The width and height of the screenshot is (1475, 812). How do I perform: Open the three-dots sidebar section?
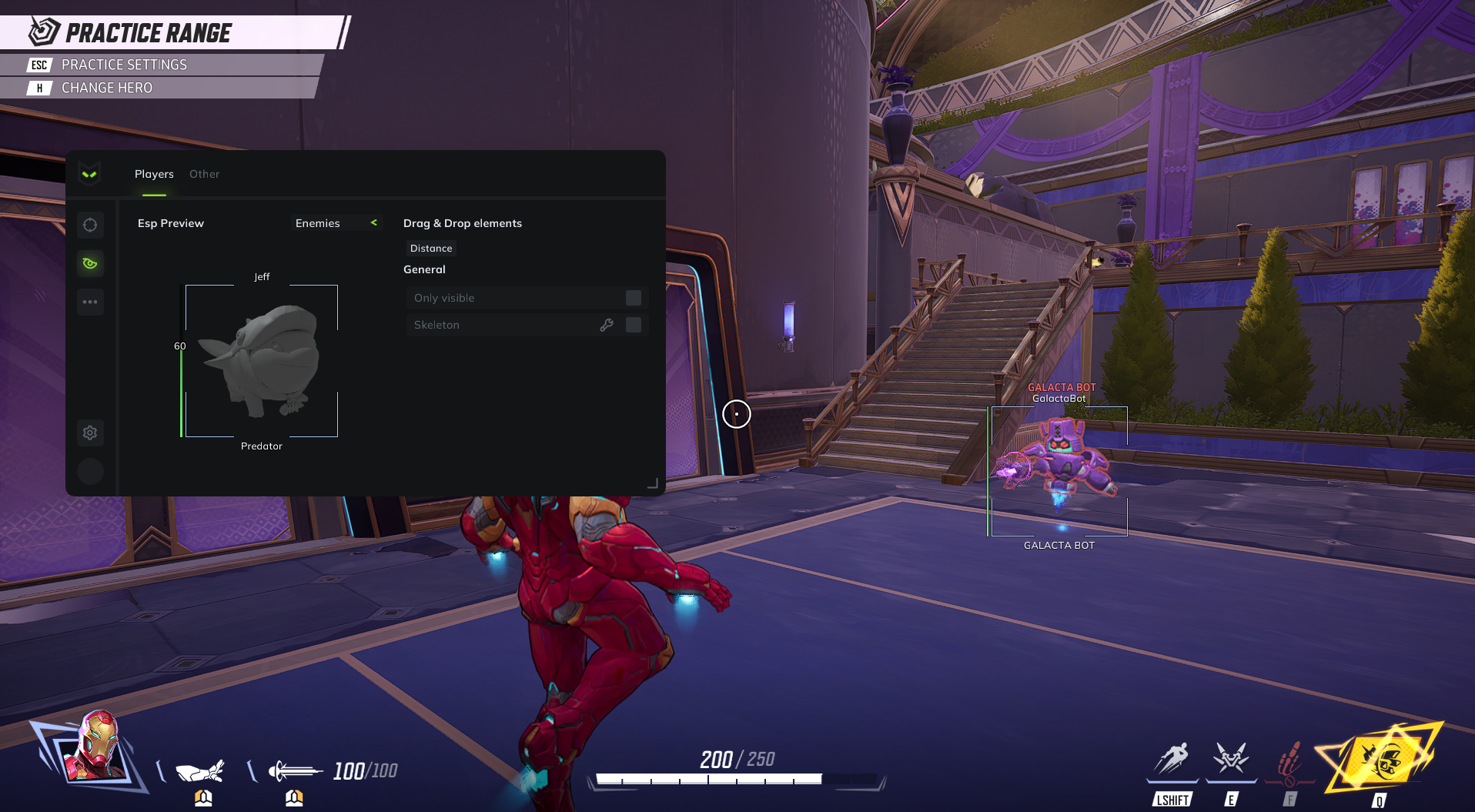[x=90, y=302]
